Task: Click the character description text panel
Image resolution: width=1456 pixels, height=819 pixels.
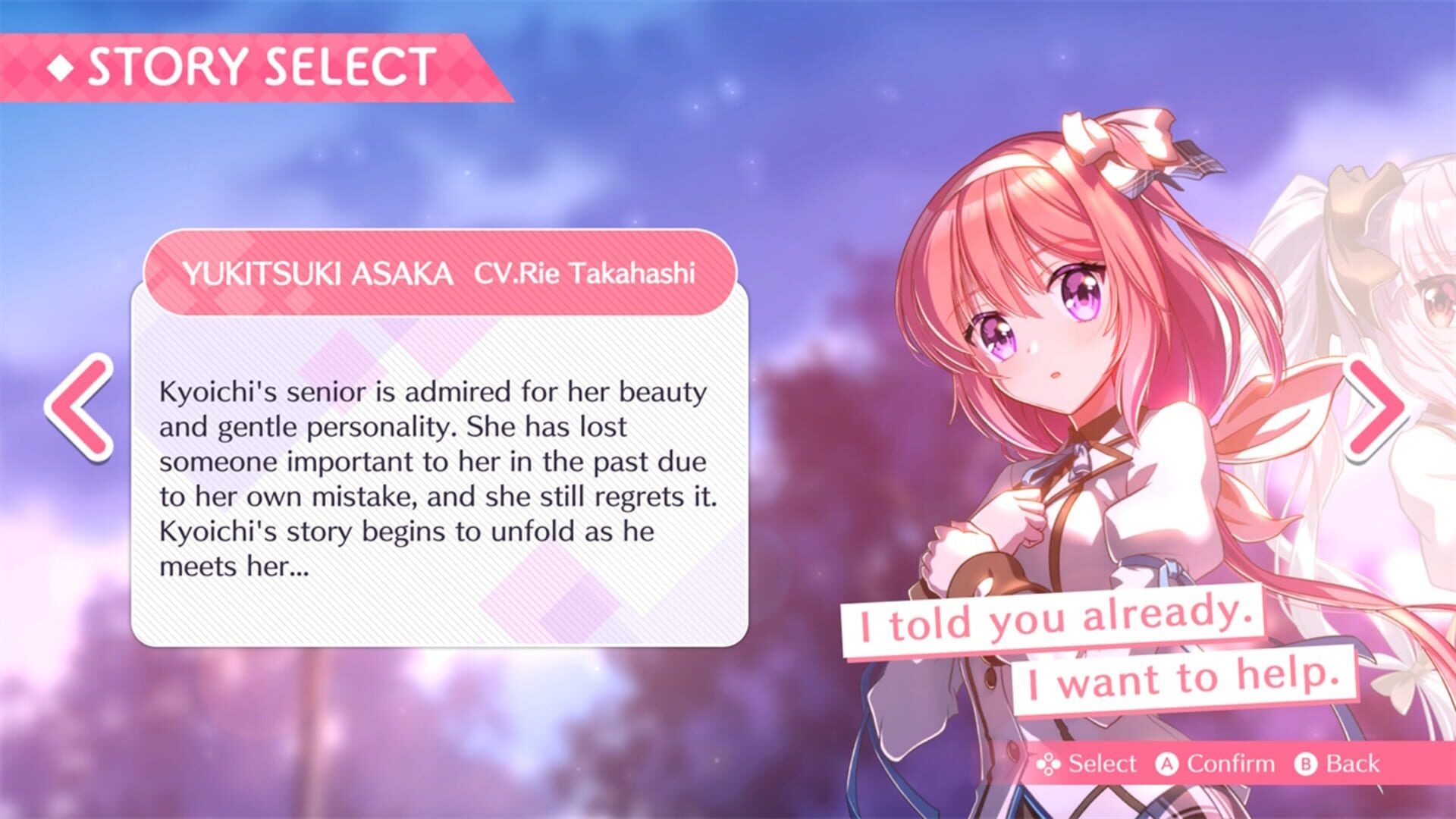Action: point(440,470)
